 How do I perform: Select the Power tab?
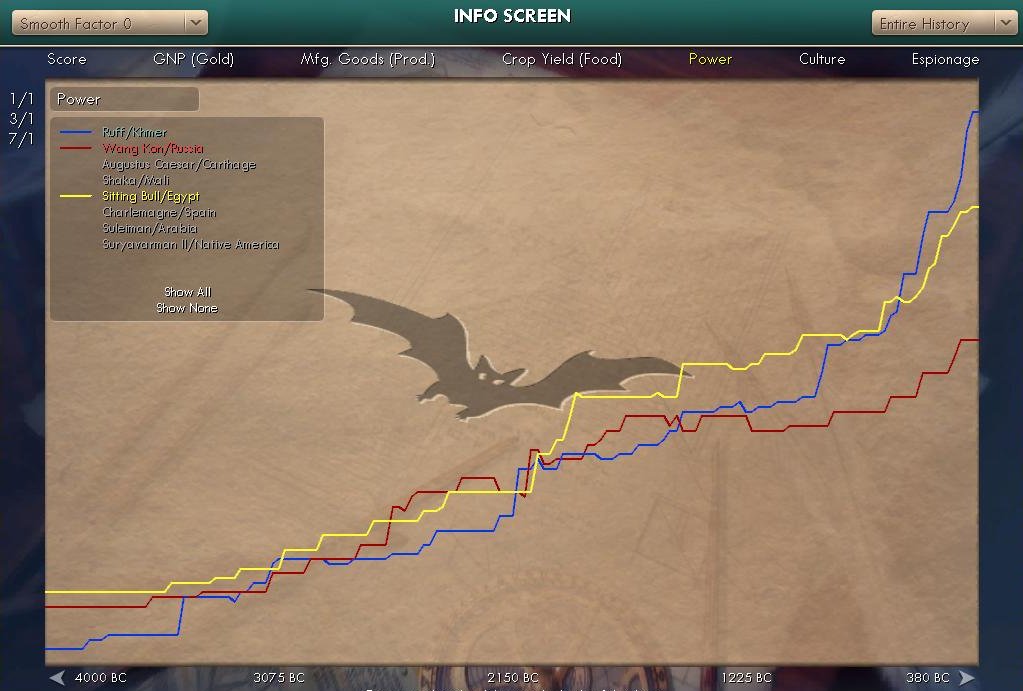(x=710, y=59)
